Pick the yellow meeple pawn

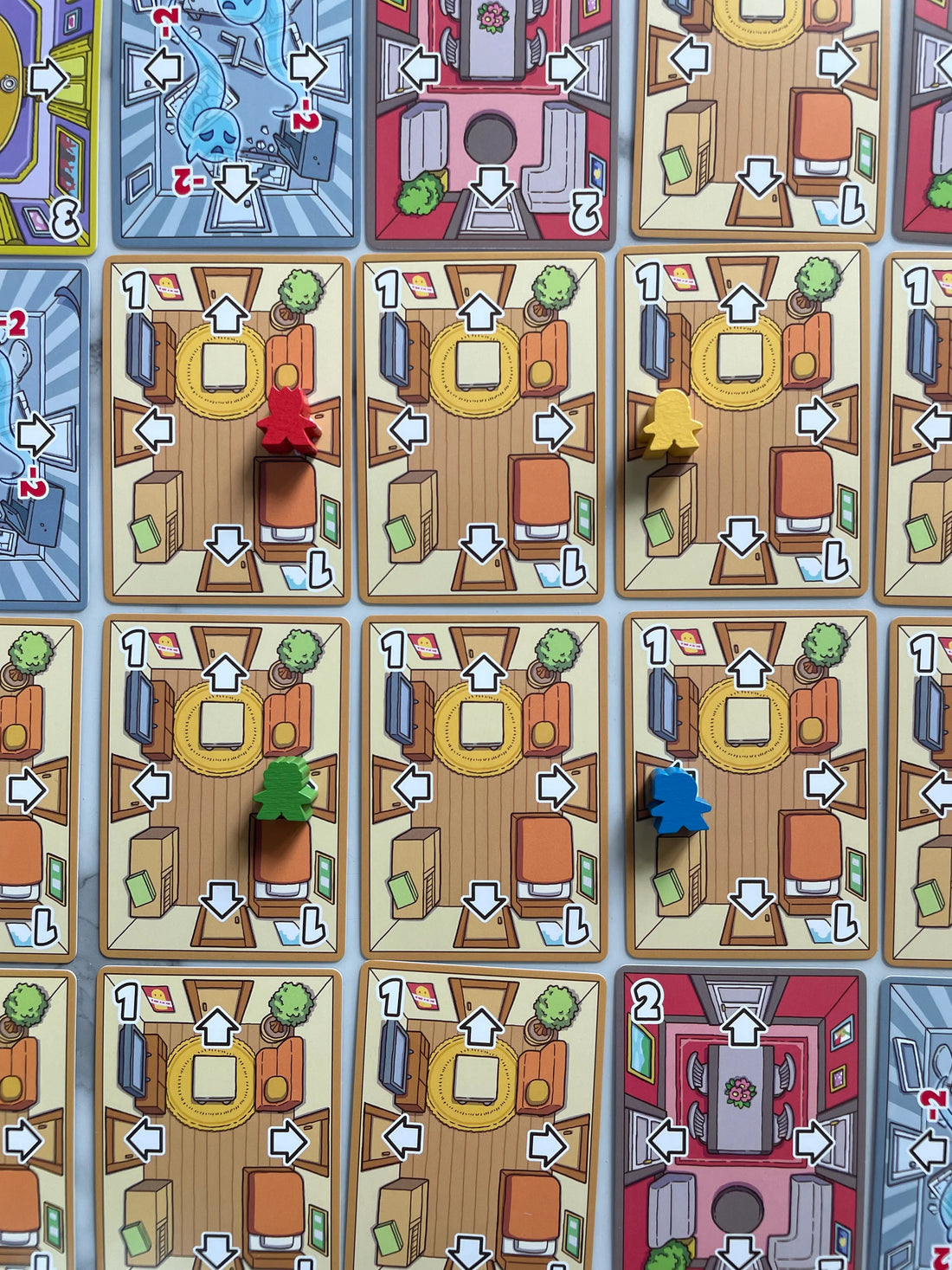coord(671,424)
